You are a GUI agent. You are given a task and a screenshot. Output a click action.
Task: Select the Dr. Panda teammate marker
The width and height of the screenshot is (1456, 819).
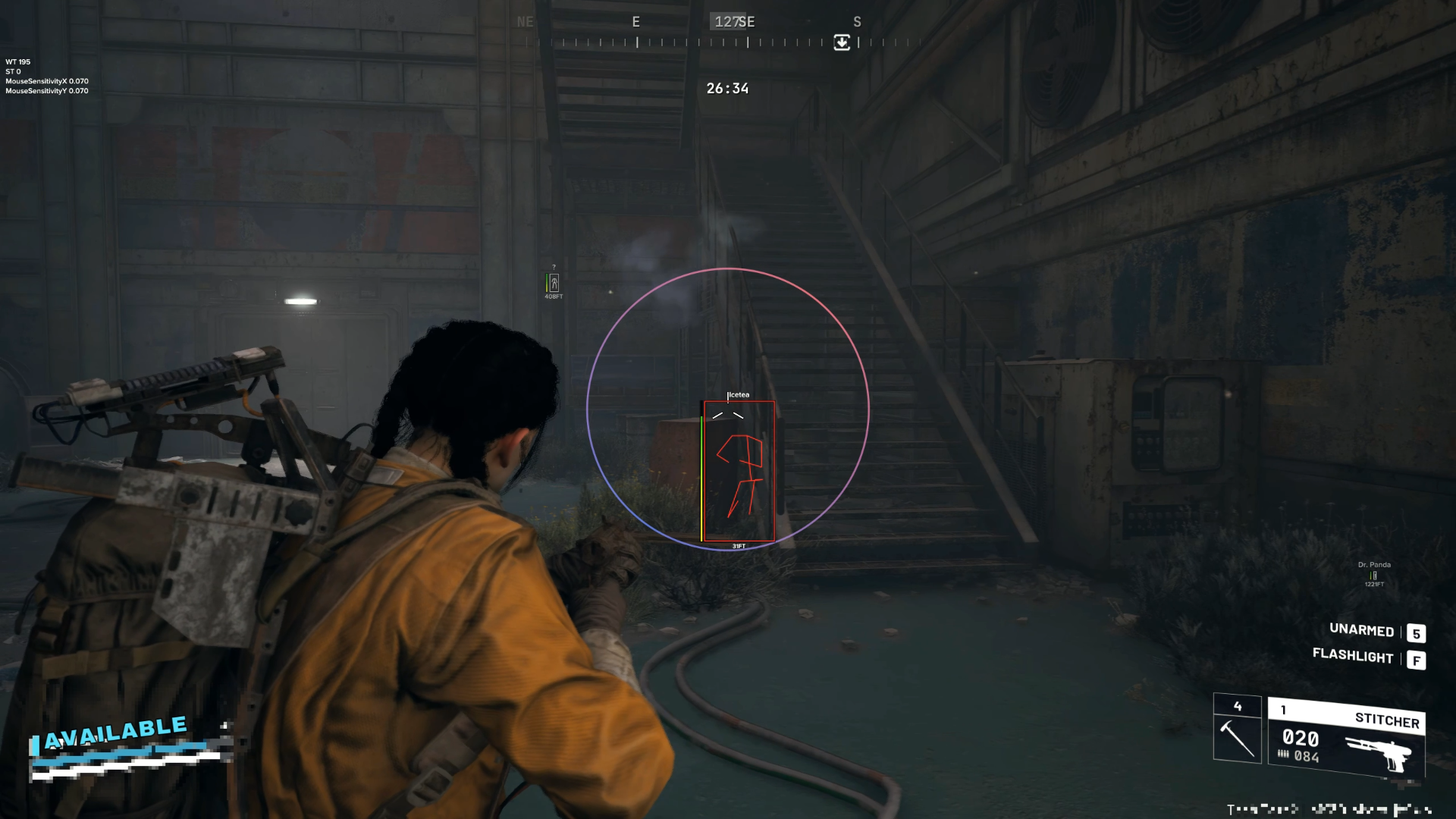[1373, 575]
